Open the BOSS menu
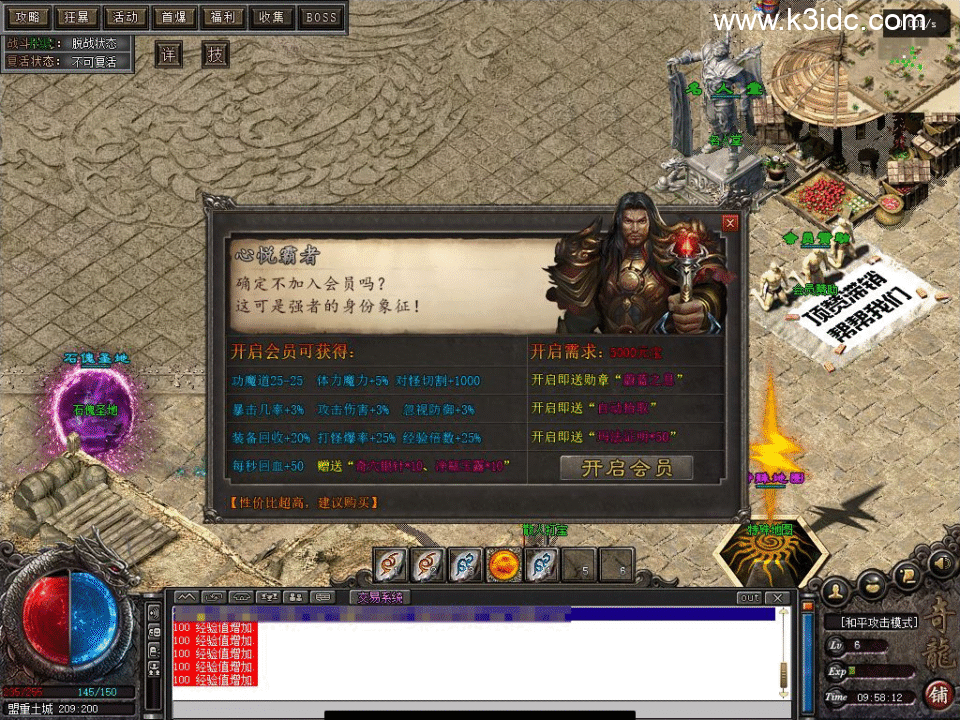 [x=321, y=17]
